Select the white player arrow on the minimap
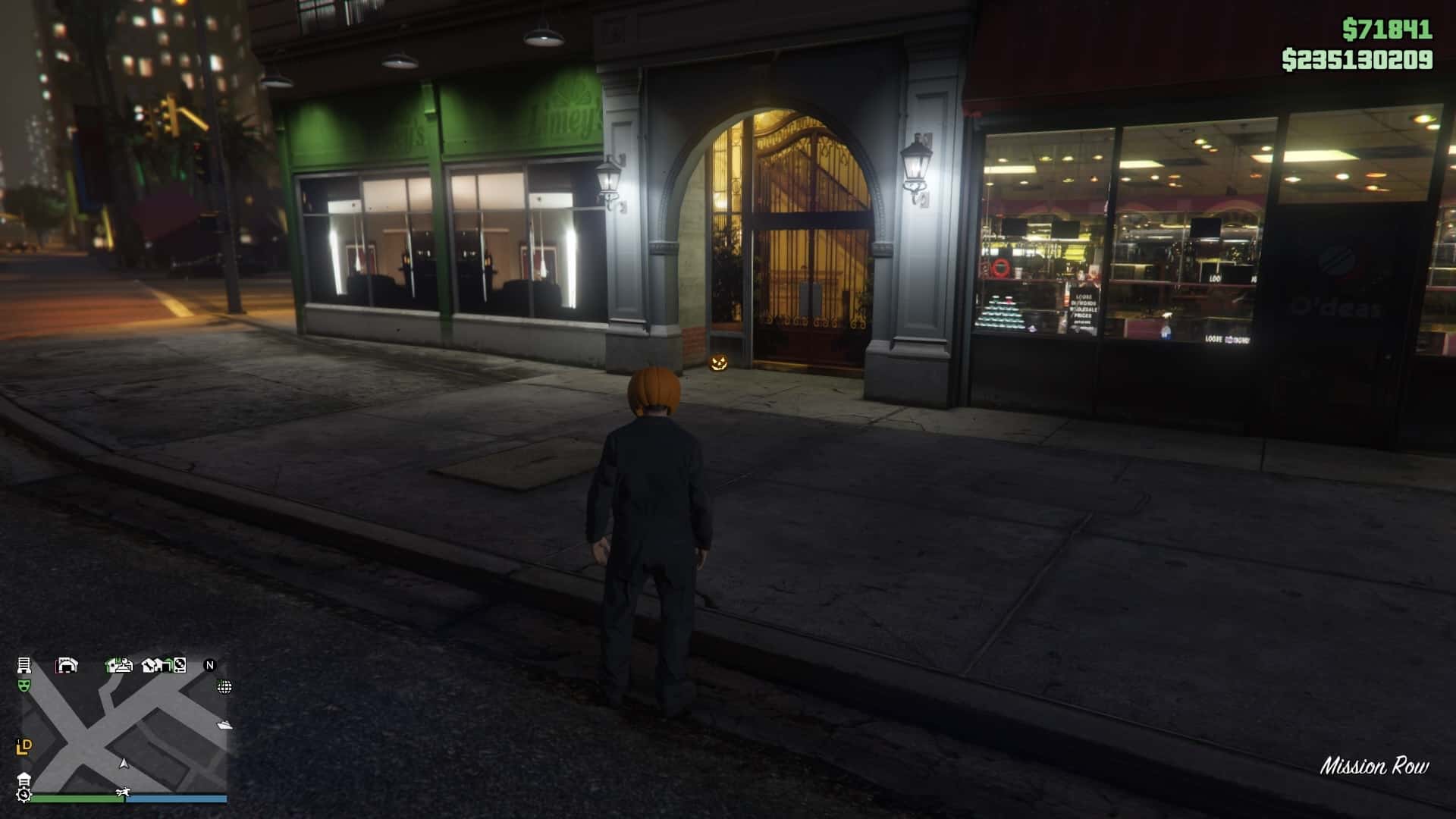The height and width of the screenshot is (819, 1456). [x=123, y=764]
